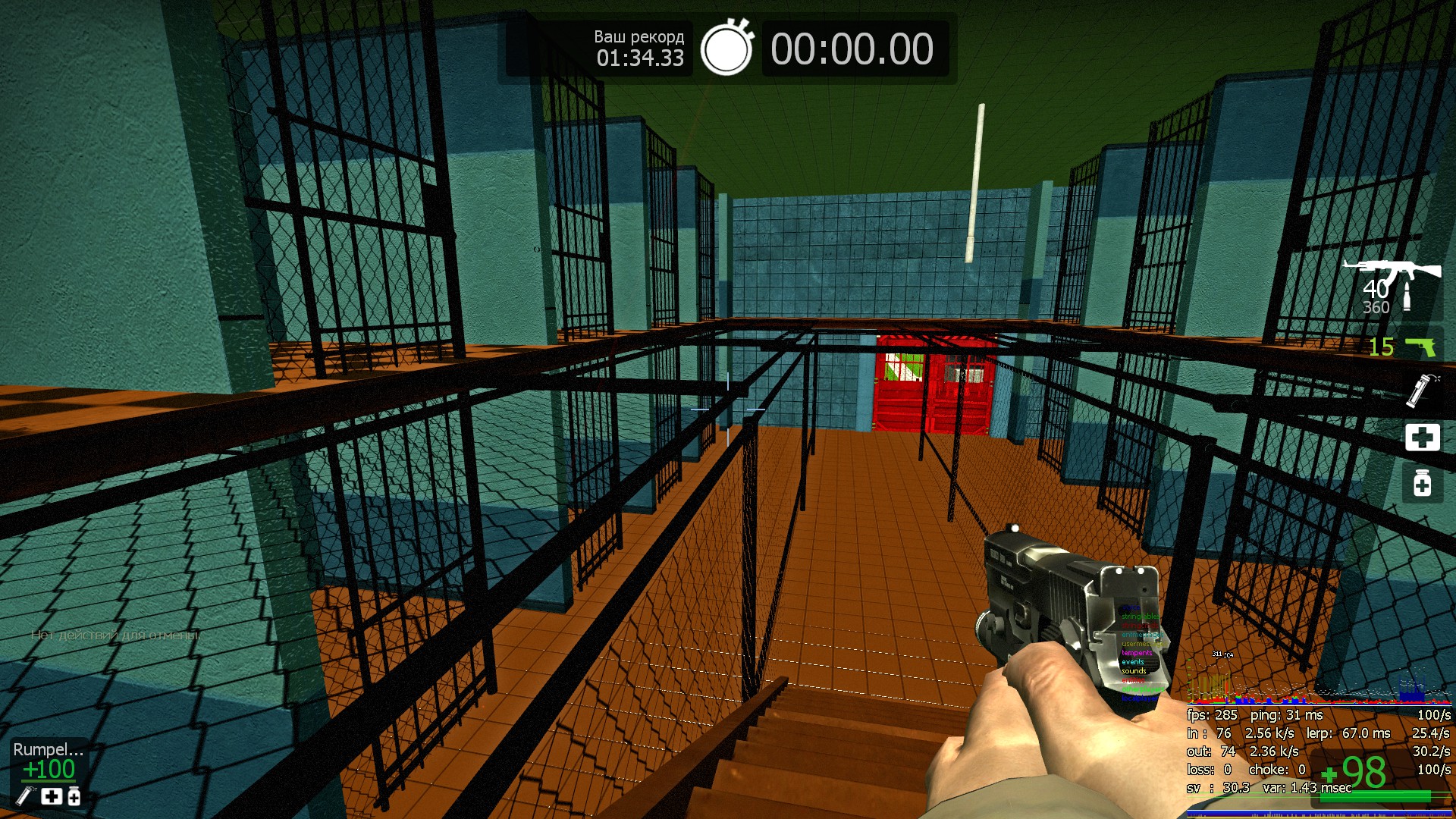
Task: Click the stopwatch timer icon
Action: (x=726, y=49)
